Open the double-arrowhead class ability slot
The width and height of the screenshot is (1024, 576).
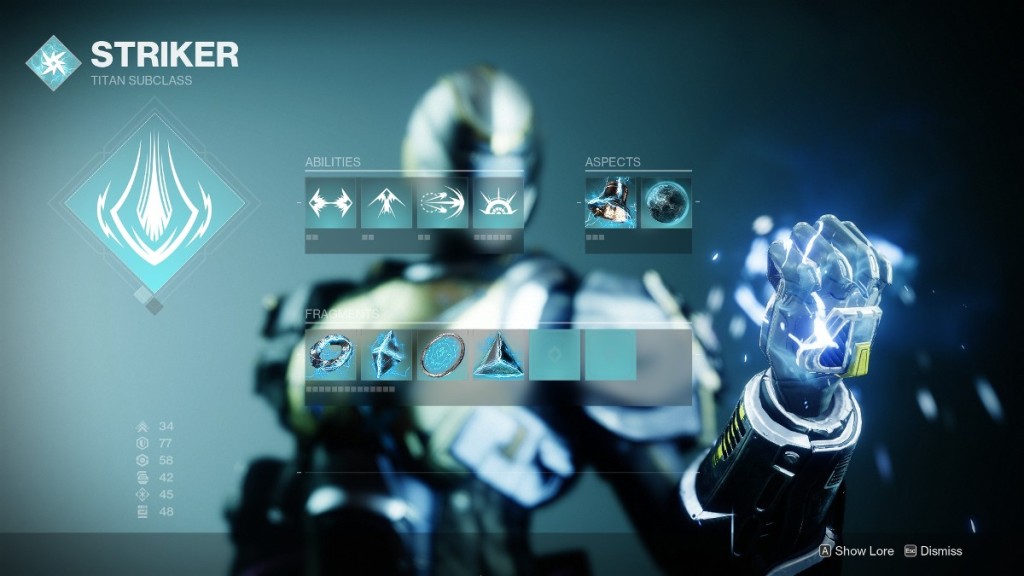pos(331,203)
